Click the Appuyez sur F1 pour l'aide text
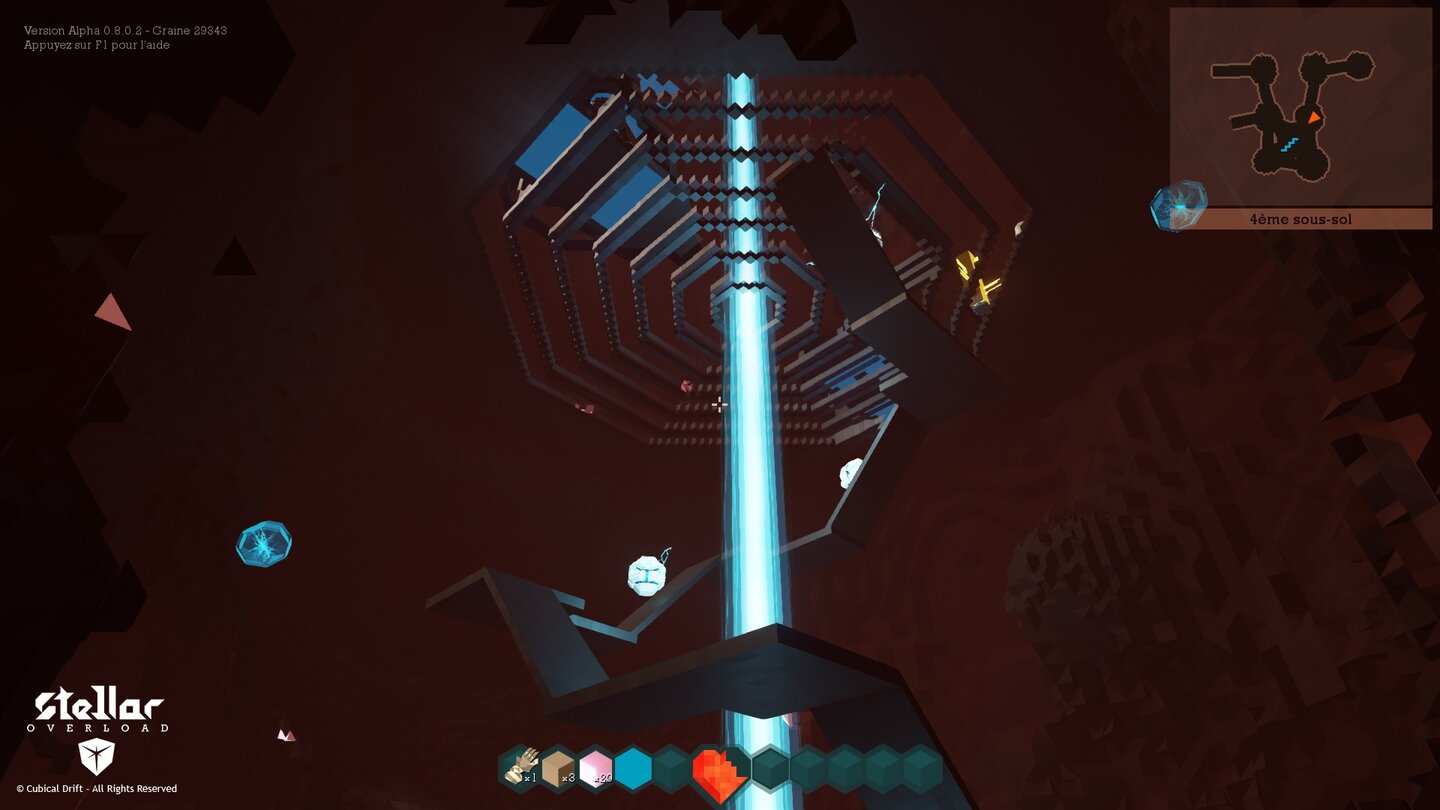Viewport: 1440px width, 810px height. tap(95, 45)
